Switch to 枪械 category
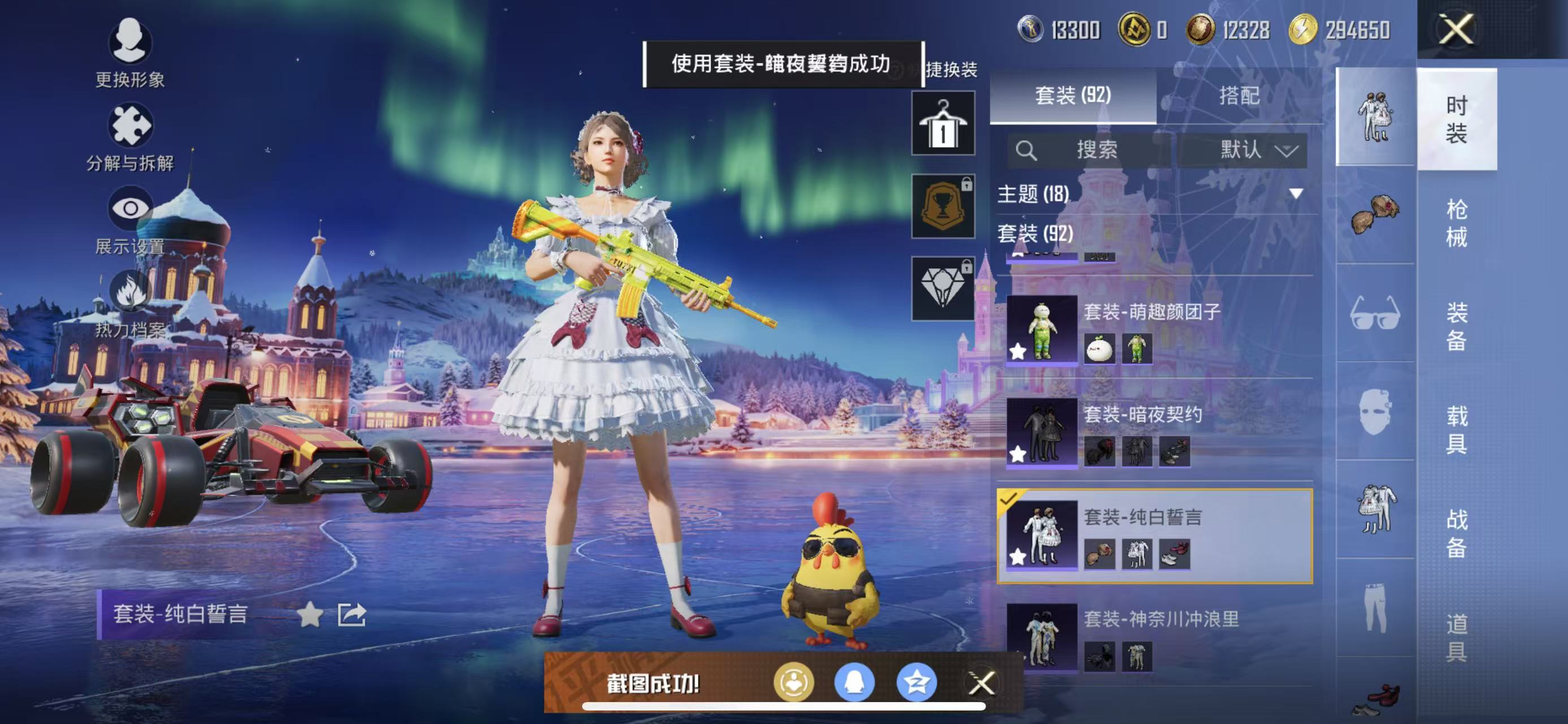 [1456, 223]
